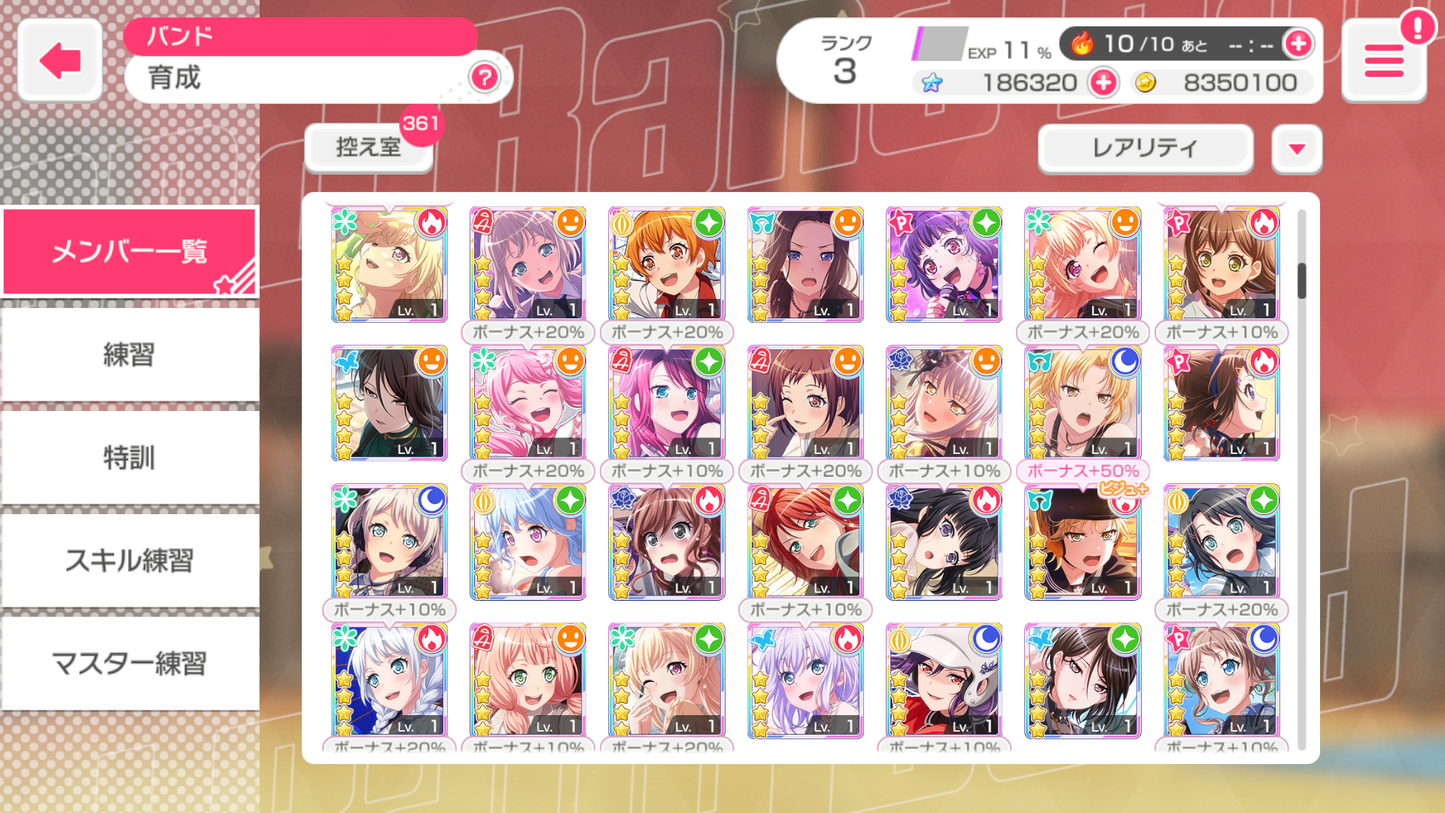Select the スキル練習 menu entry
1445x813 pixels.
coord(129,560)
